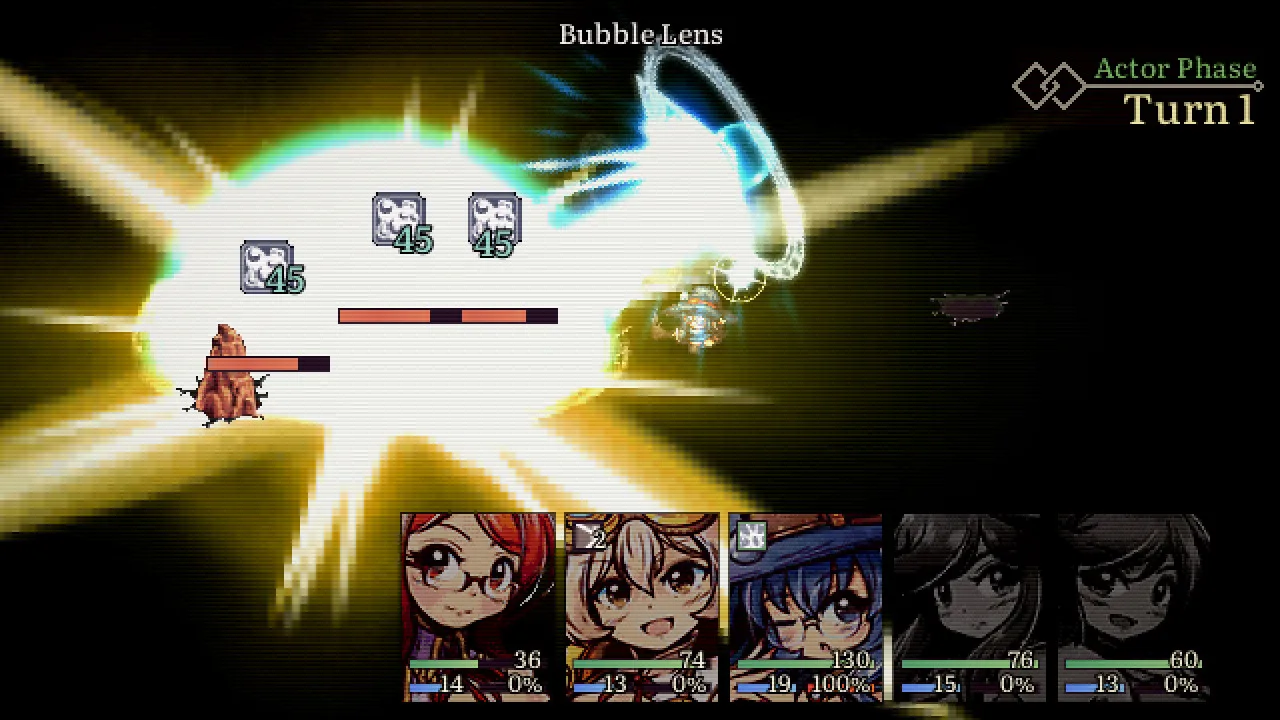Click the Bubble Lens skill name
The height and width of the screenshot is (720, 1280).
click(x=640, y=34)
